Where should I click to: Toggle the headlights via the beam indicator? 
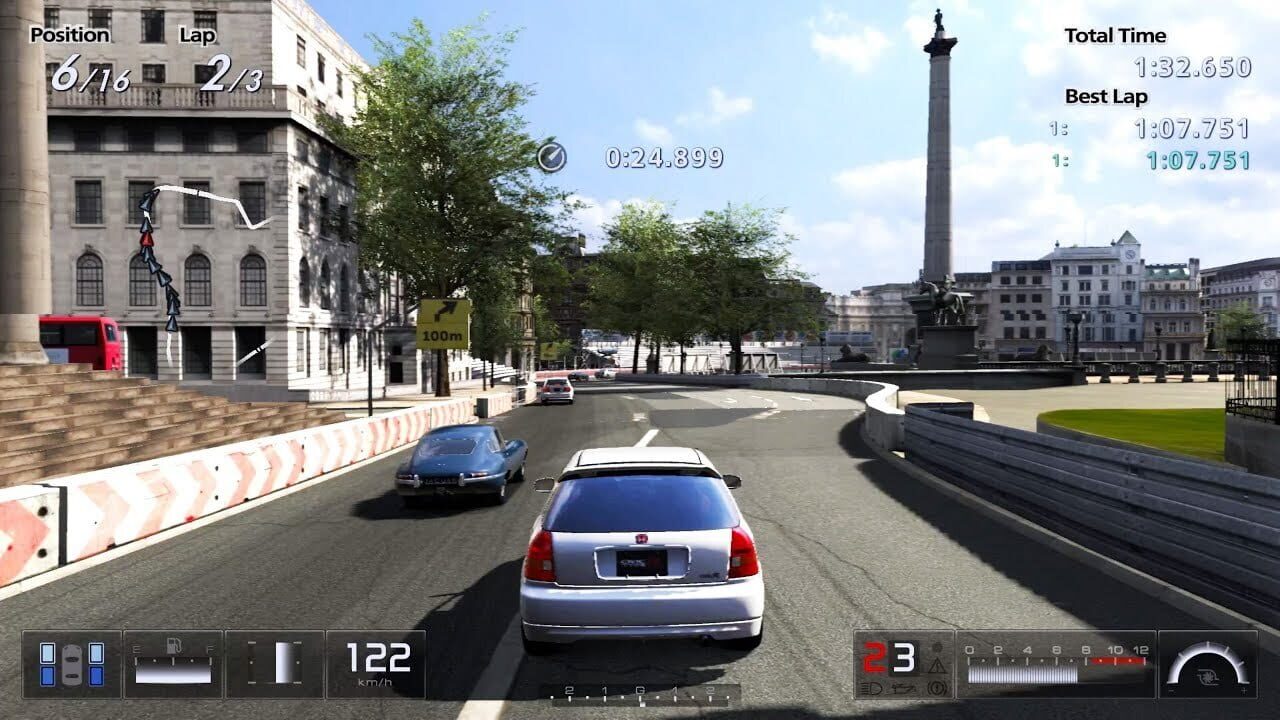870,689
